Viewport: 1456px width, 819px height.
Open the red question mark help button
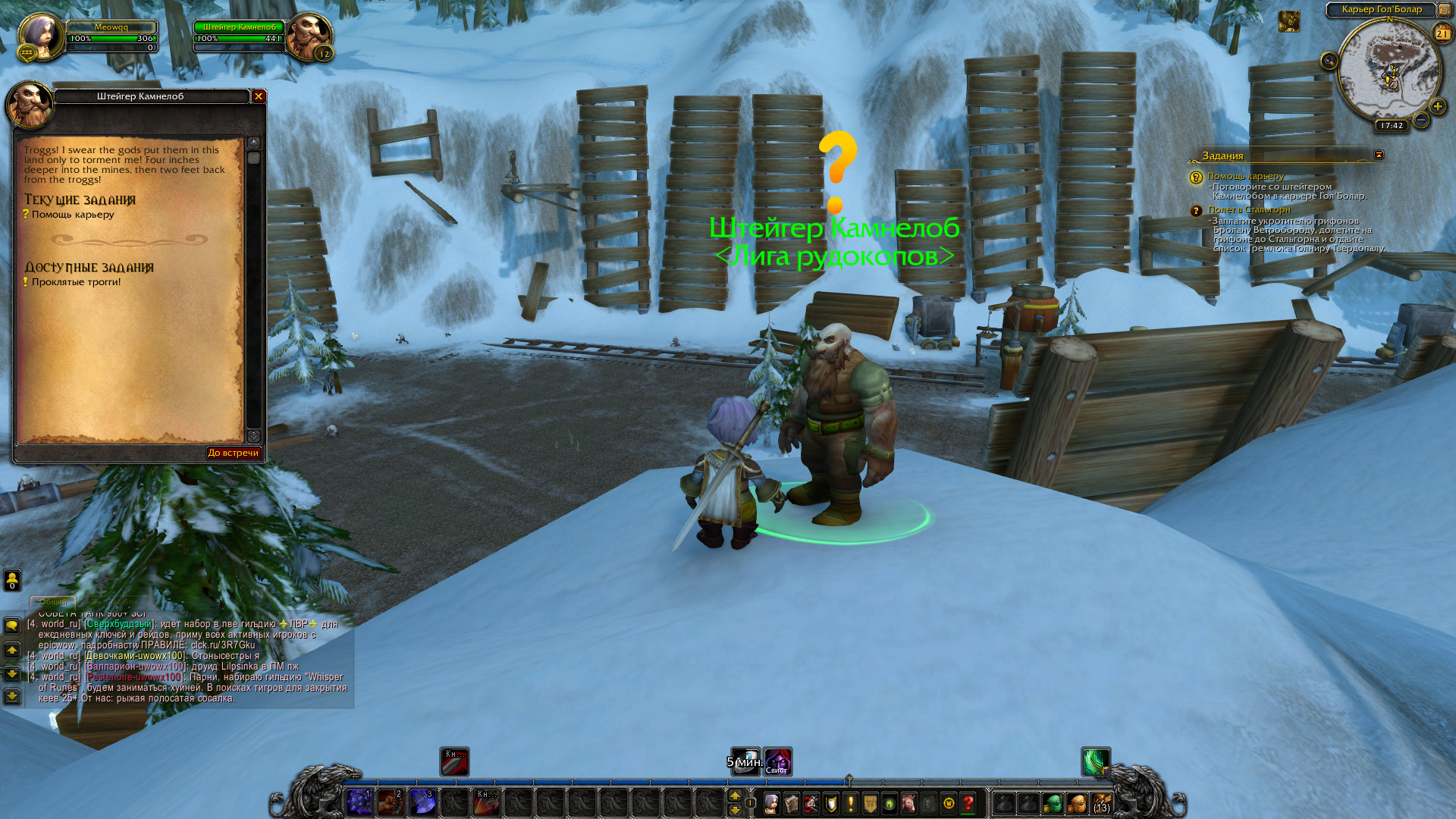coord(968,803)
